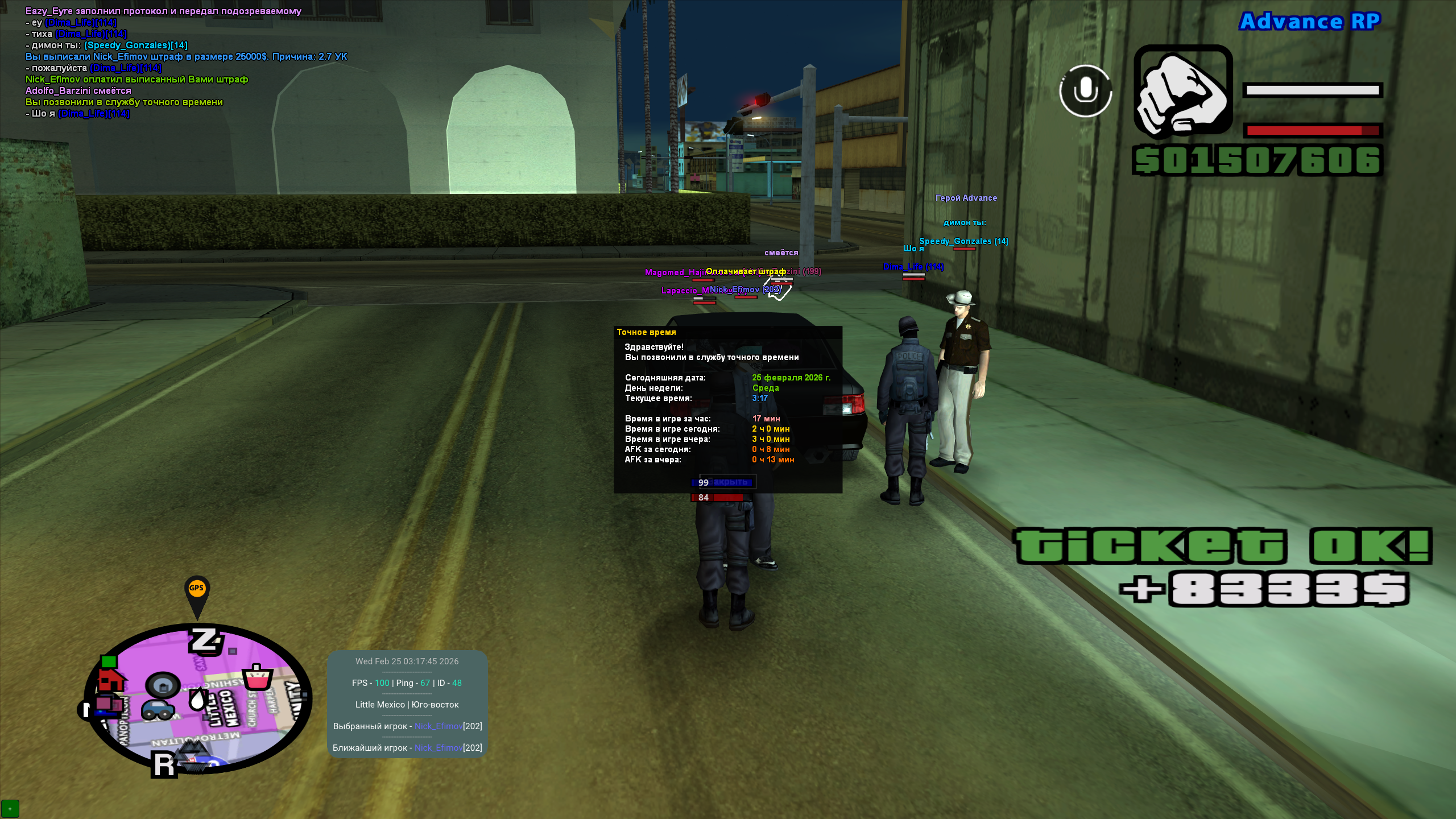Choose the pink shopping basket map marker
Image resolution: width=1456 pixels, height=819 pixels.
coord(257,677)
